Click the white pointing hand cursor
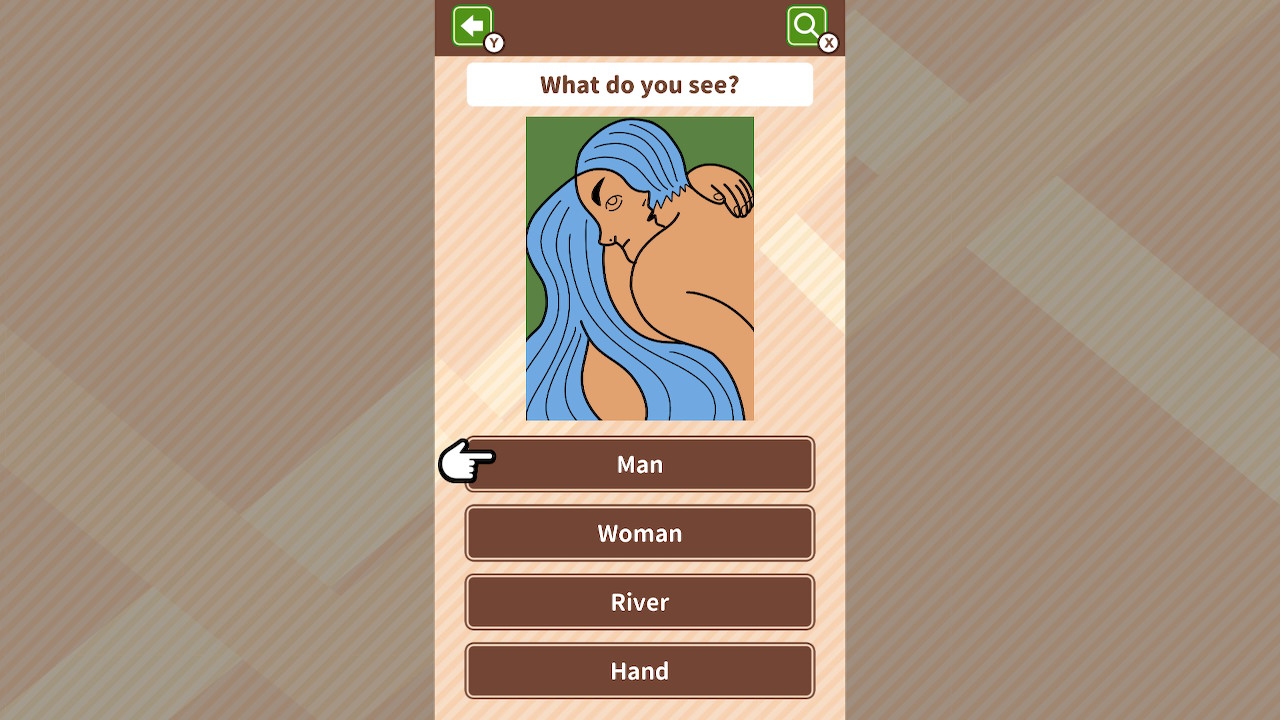Screen dimensions: 1280x720 click(x=466, y=463)
